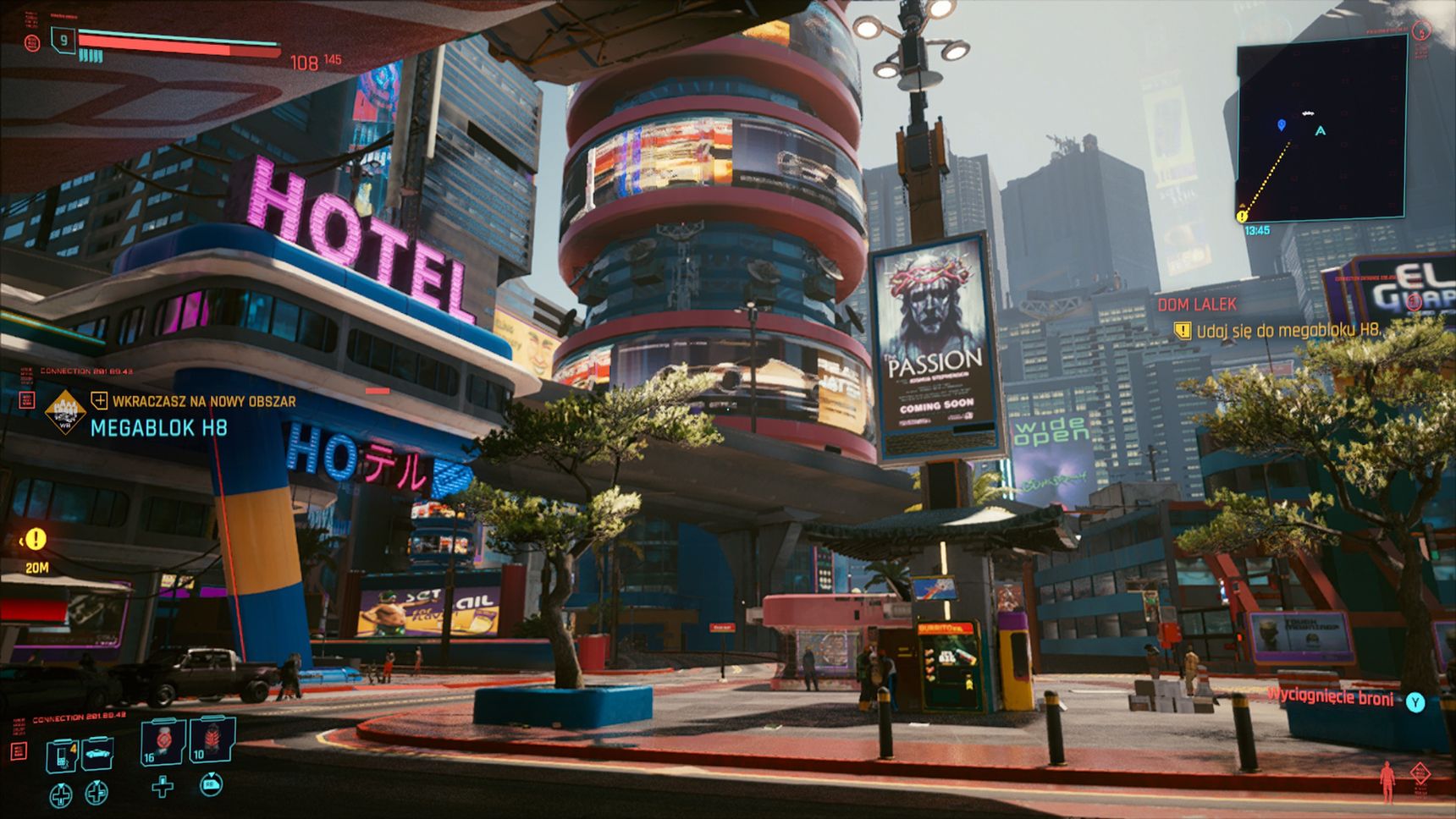The height and width of the screenshot is (819, 1456).
Task: Select the grenade slot showing 10
Action: [x=211, y=740]
